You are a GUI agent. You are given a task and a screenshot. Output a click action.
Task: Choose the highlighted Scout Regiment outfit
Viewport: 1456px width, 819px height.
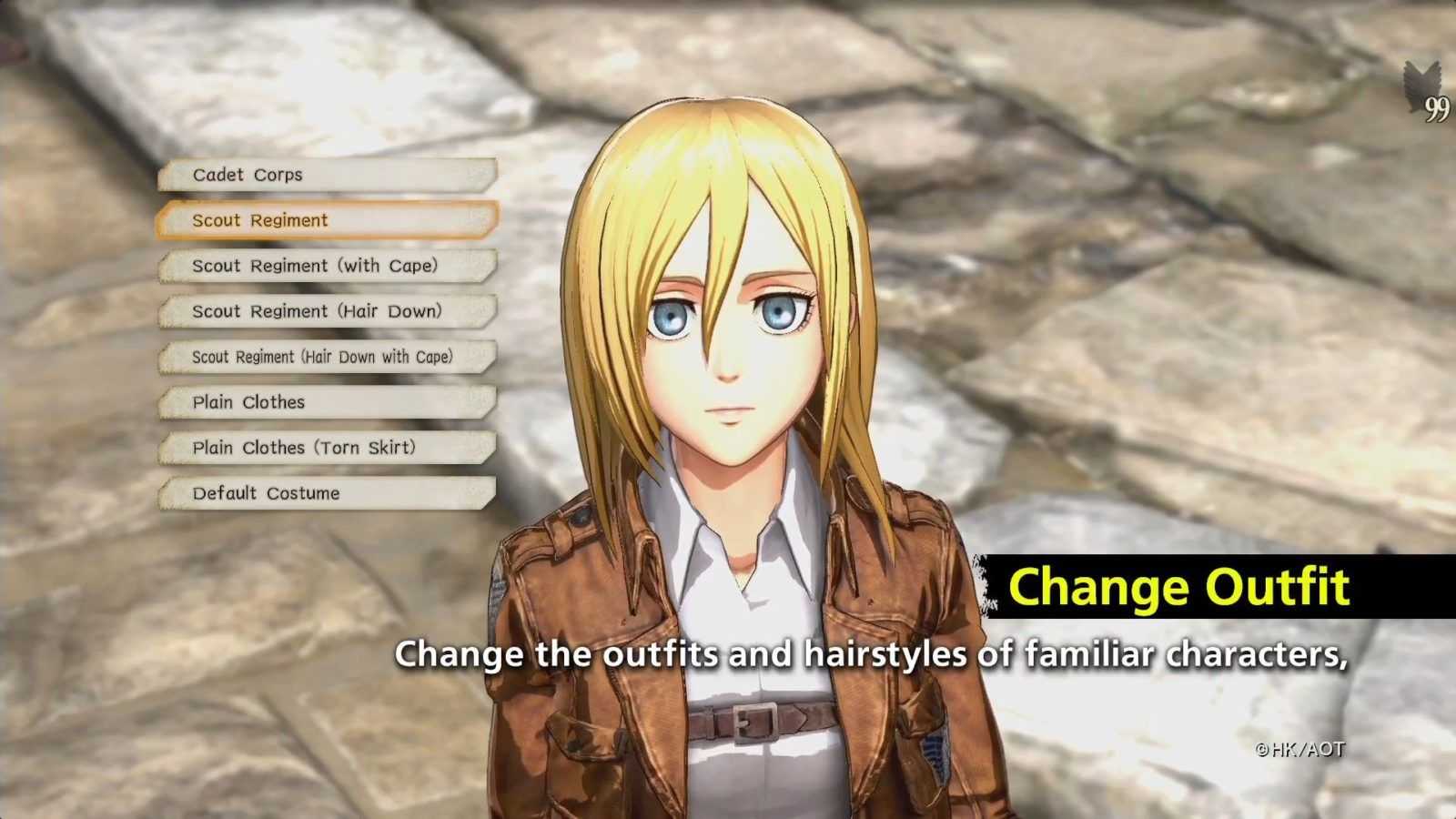pyautogui.click(x=328, y=220)
